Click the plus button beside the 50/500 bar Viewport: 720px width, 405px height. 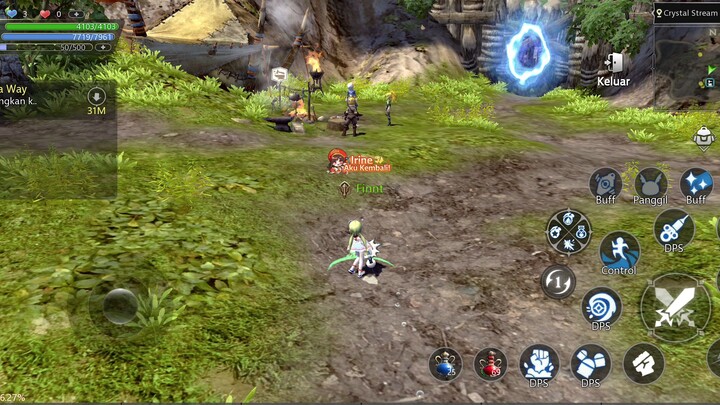tap(102, 47)
